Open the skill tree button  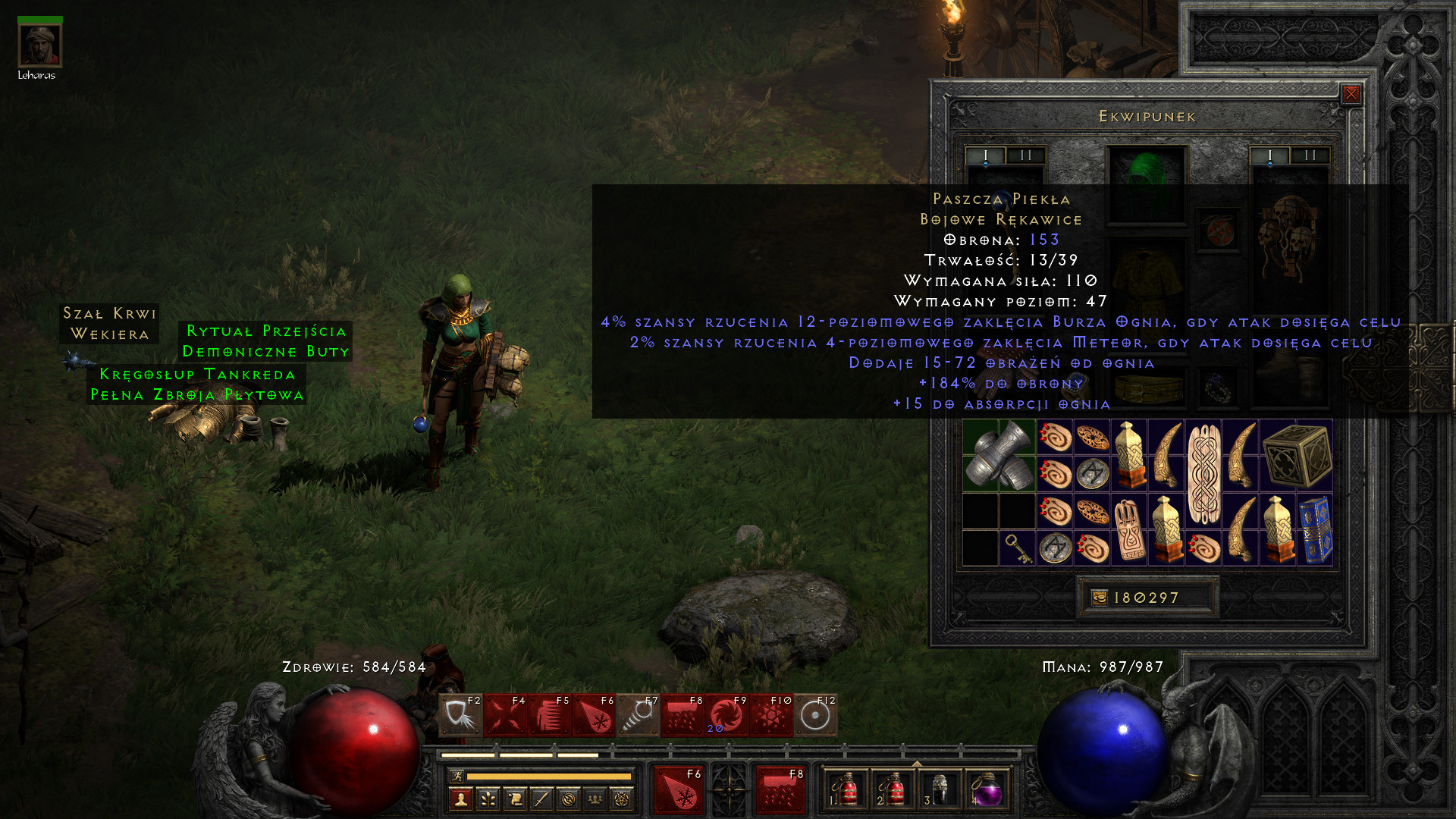488,799
